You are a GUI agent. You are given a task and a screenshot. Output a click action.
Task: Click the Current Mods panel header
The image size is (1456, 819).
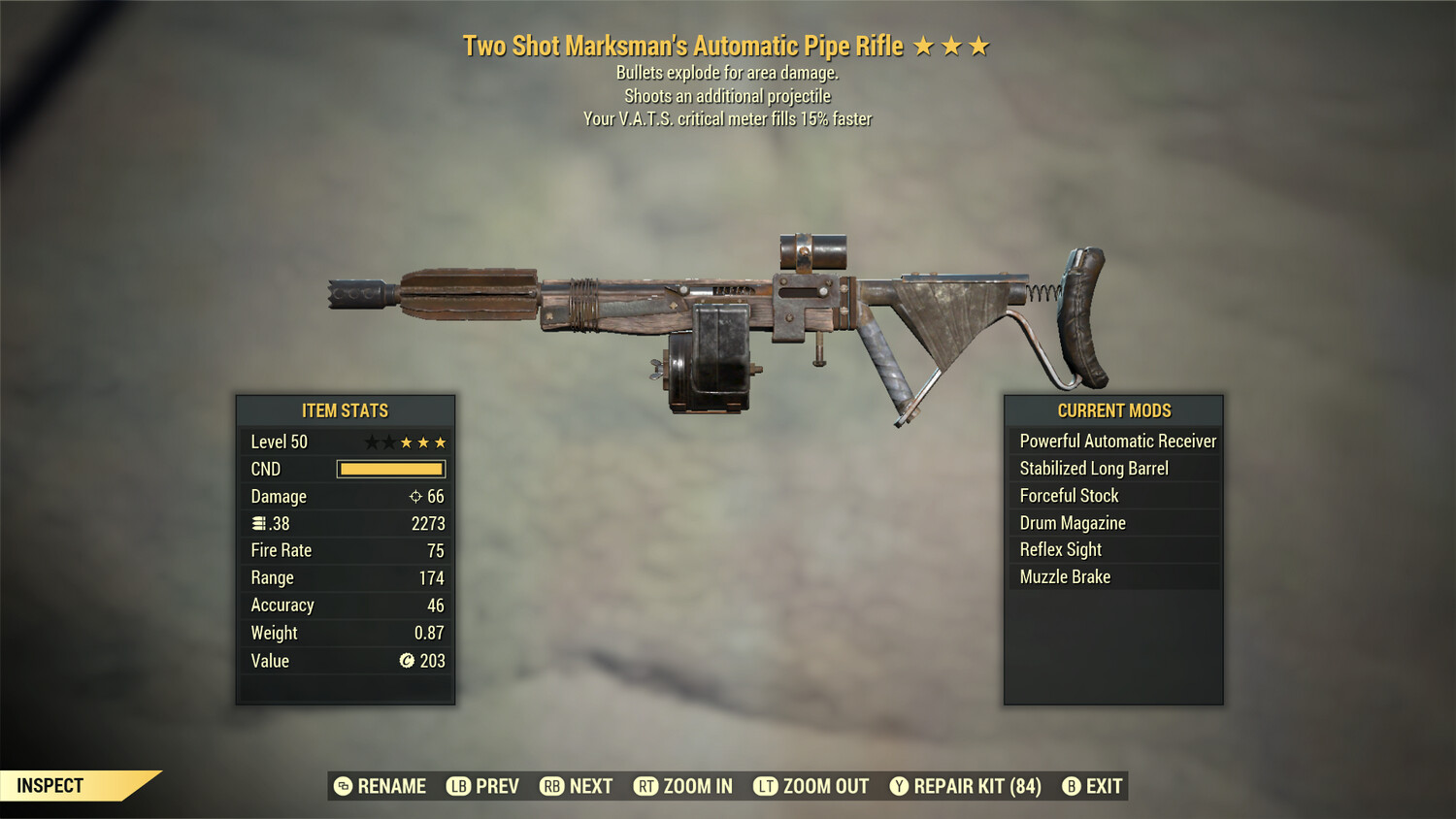coord(1114,410)
